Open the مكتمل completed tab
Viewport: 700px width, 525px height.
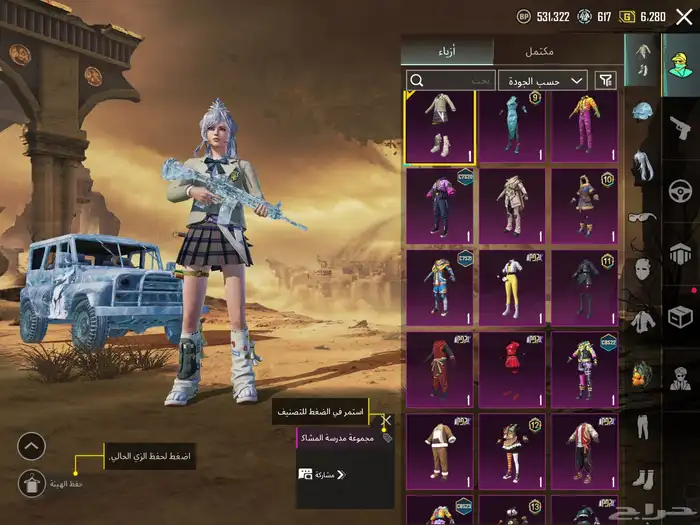pyautogui.click(x=540, y=51)
